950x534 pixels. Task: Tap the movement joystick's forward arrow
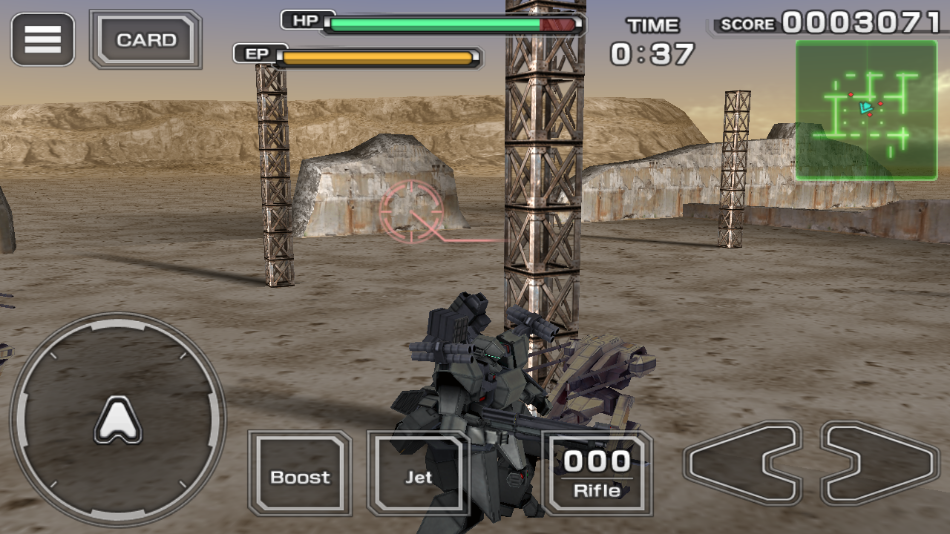click(x=118, y=420)
